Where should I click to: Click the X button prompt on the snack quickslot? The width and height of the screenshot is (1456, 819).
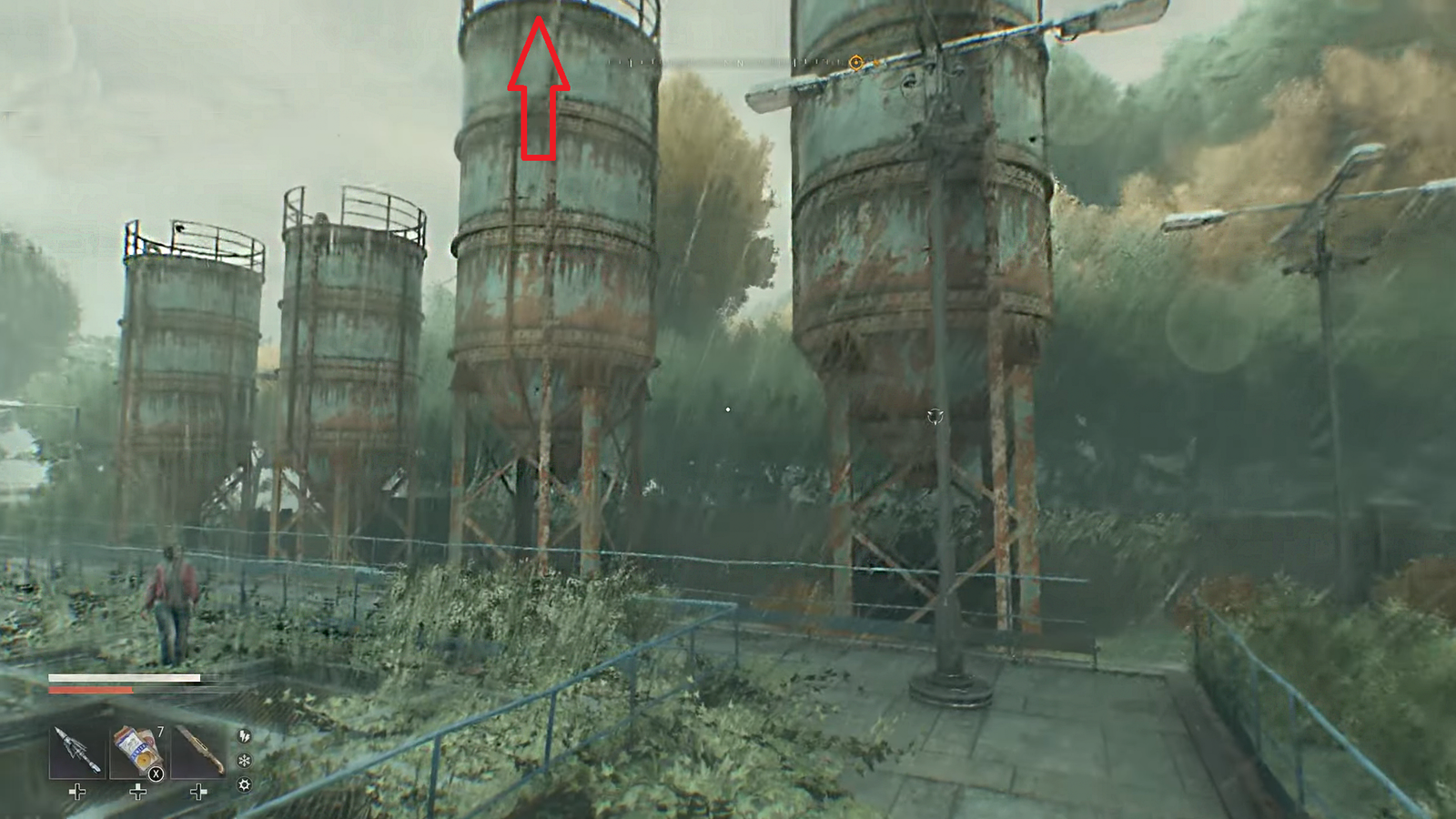tap(156, 773)
